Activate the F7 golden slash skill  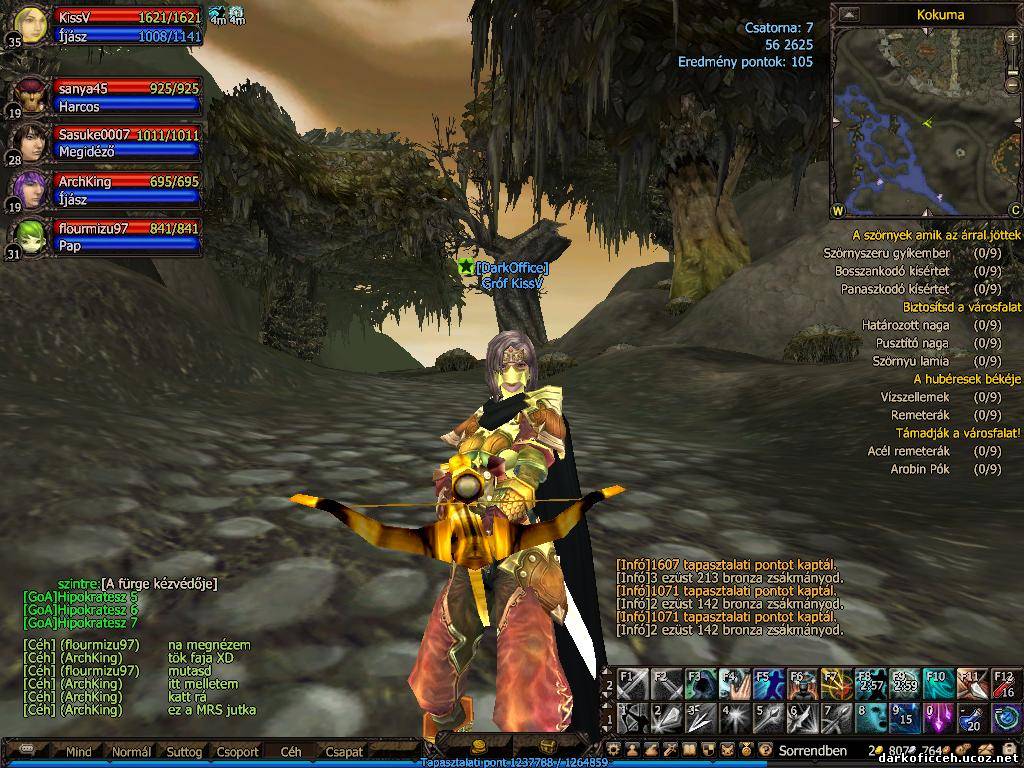click(x=837, y=684)
